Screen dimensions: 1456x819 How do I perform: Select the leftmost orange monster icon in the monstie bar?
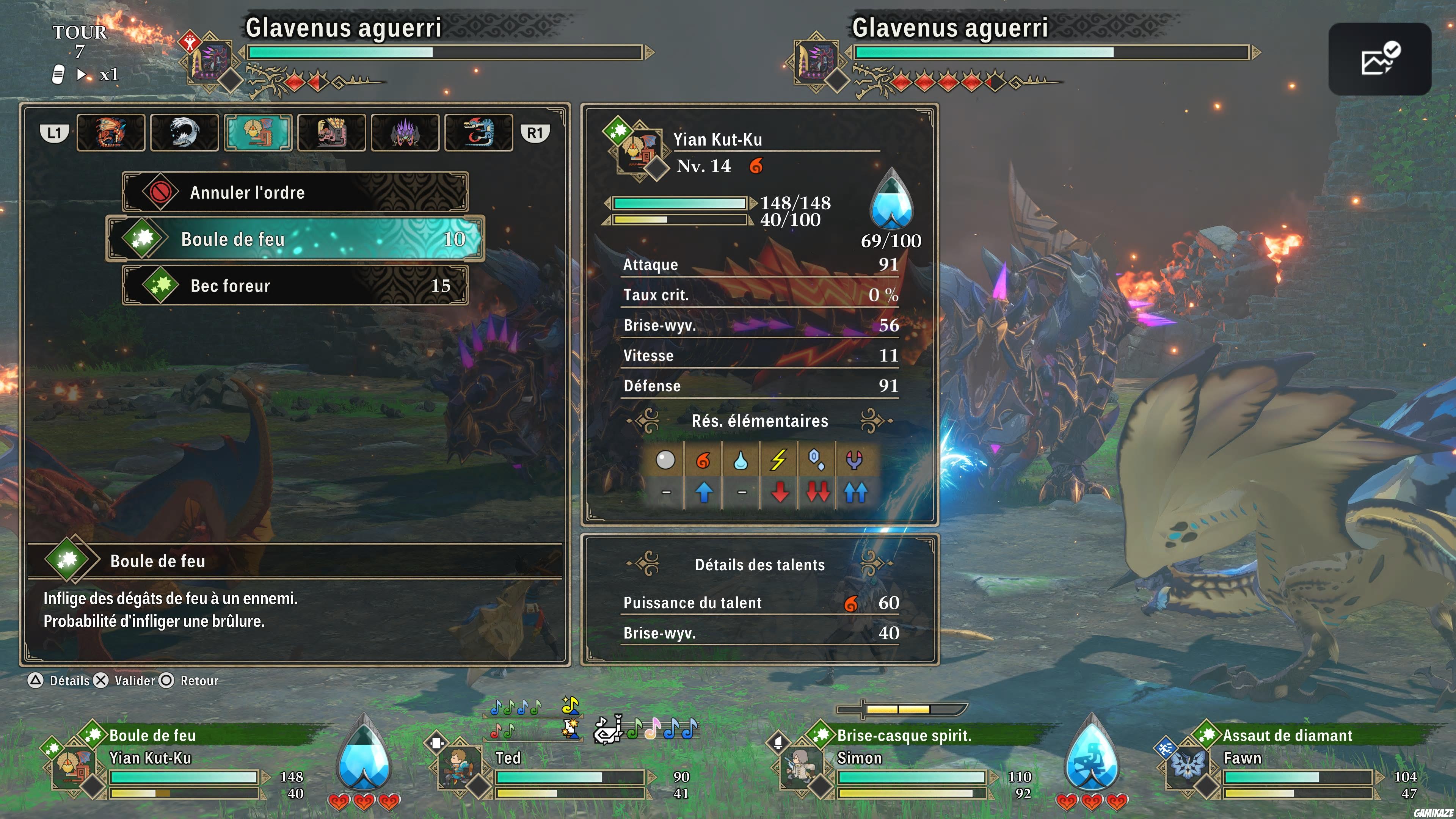(x=111, y=132)
